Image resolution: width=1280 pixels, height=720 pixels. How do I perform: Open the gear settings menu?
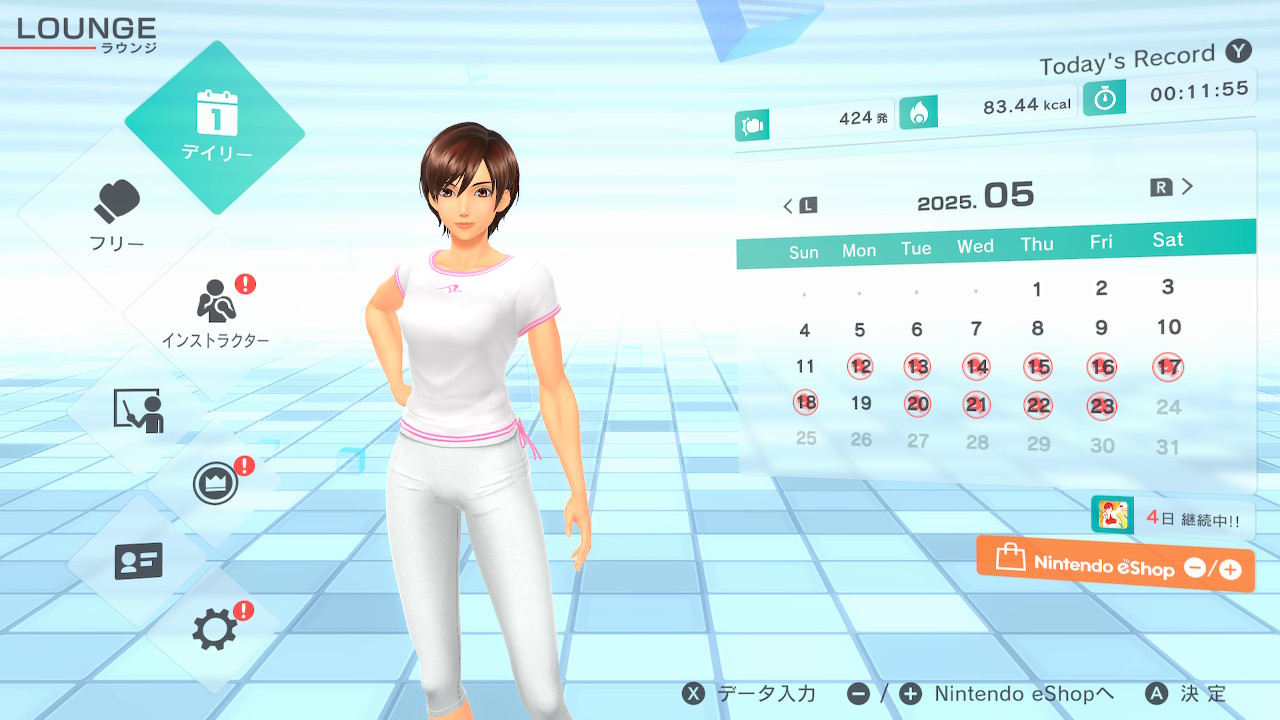click(x=215, y=630)
